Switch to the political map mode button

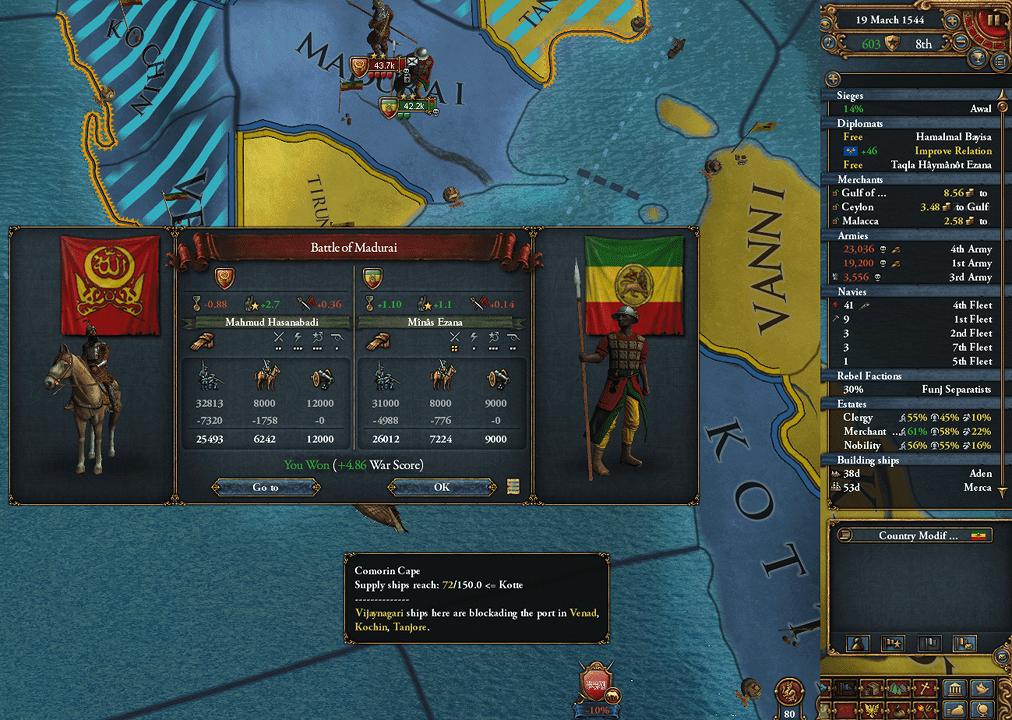(x=956, y=689)
